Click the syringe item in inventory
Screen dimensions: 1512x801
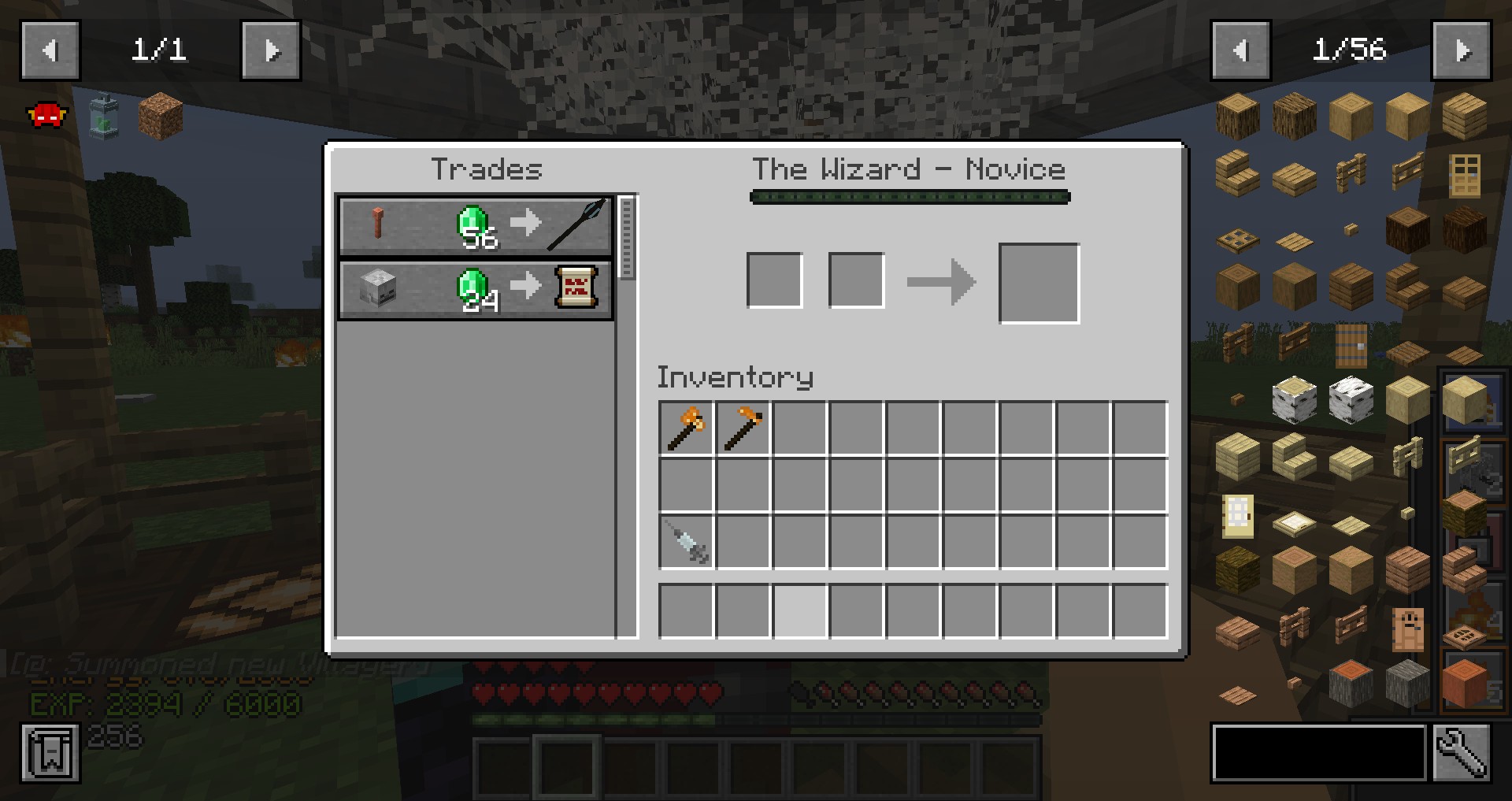pos(686,542)
